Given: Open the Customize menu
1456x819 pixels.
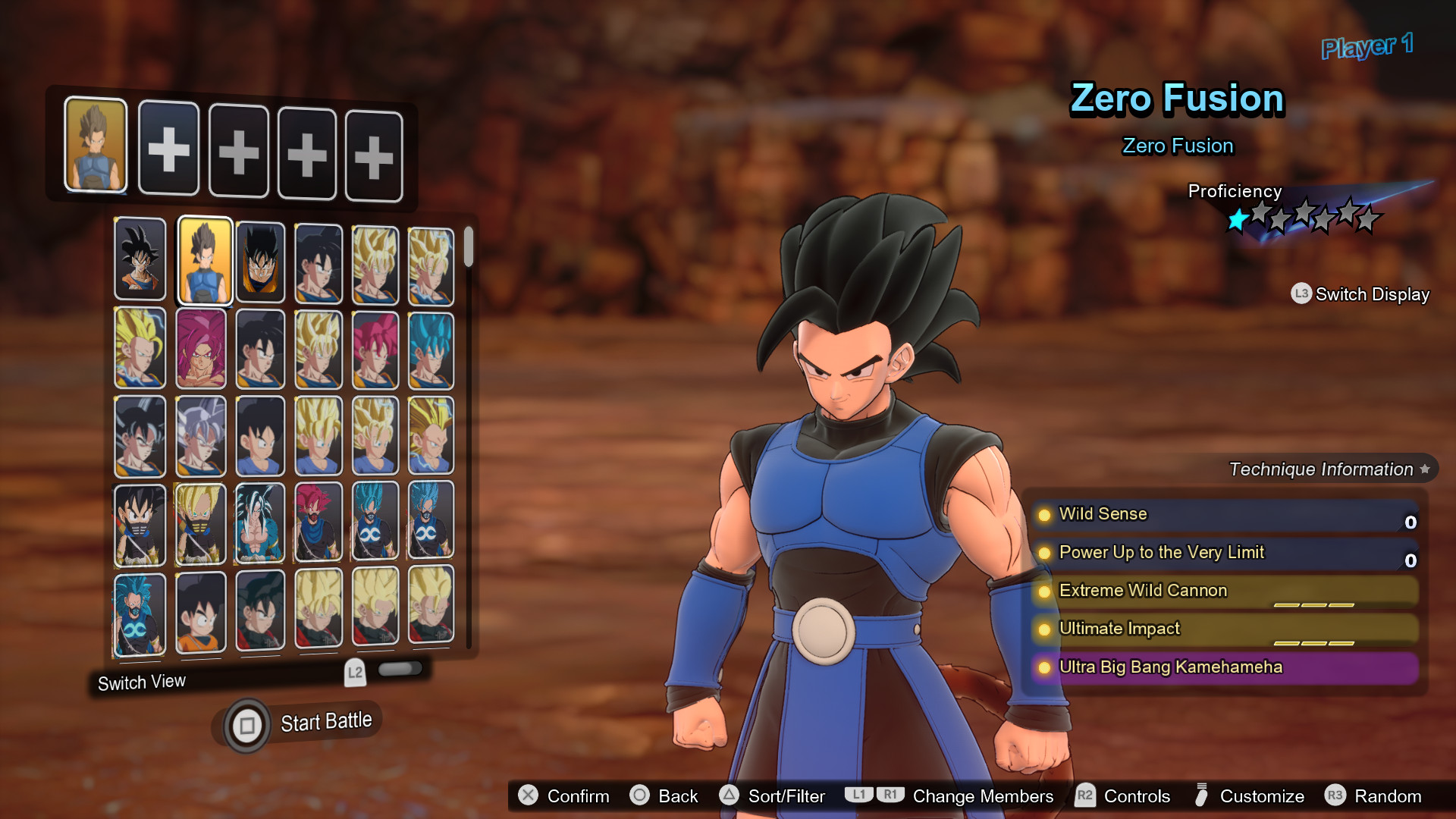Looking at the screenshot, I should point(1249,796).
